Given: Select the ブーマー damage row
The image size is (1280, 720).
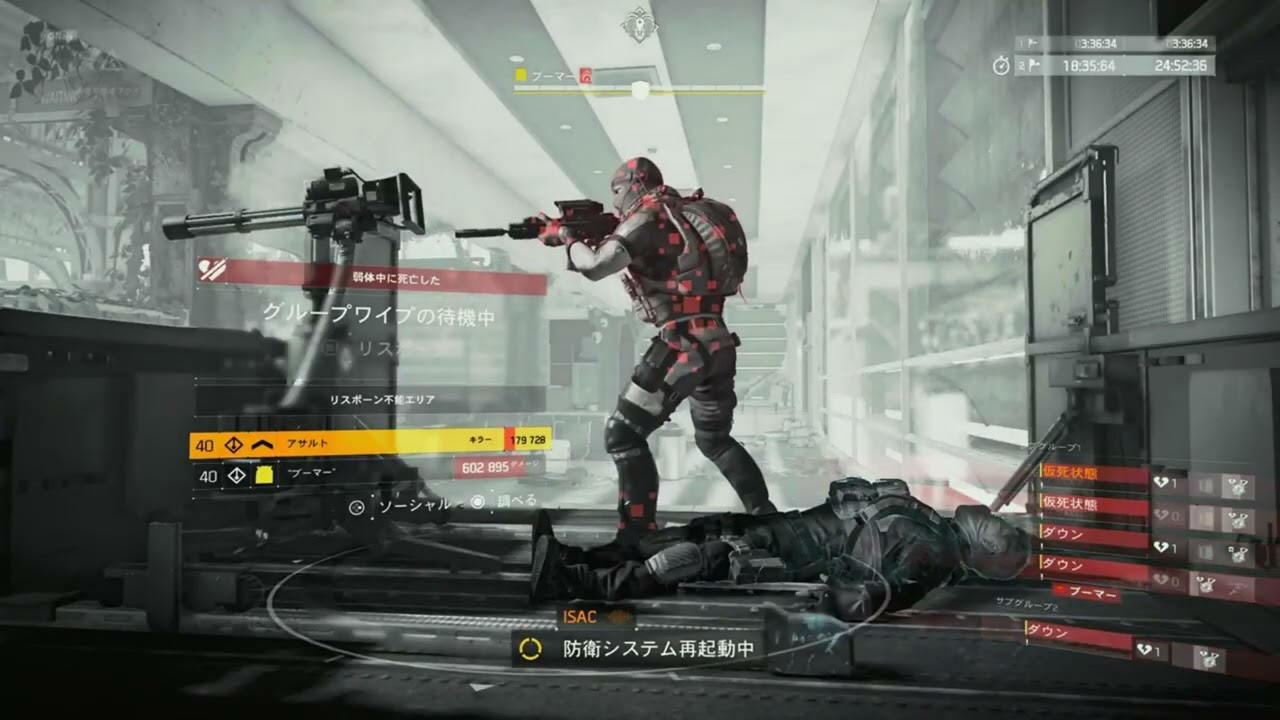Looking at the screenshot, I should click(370, 474).
